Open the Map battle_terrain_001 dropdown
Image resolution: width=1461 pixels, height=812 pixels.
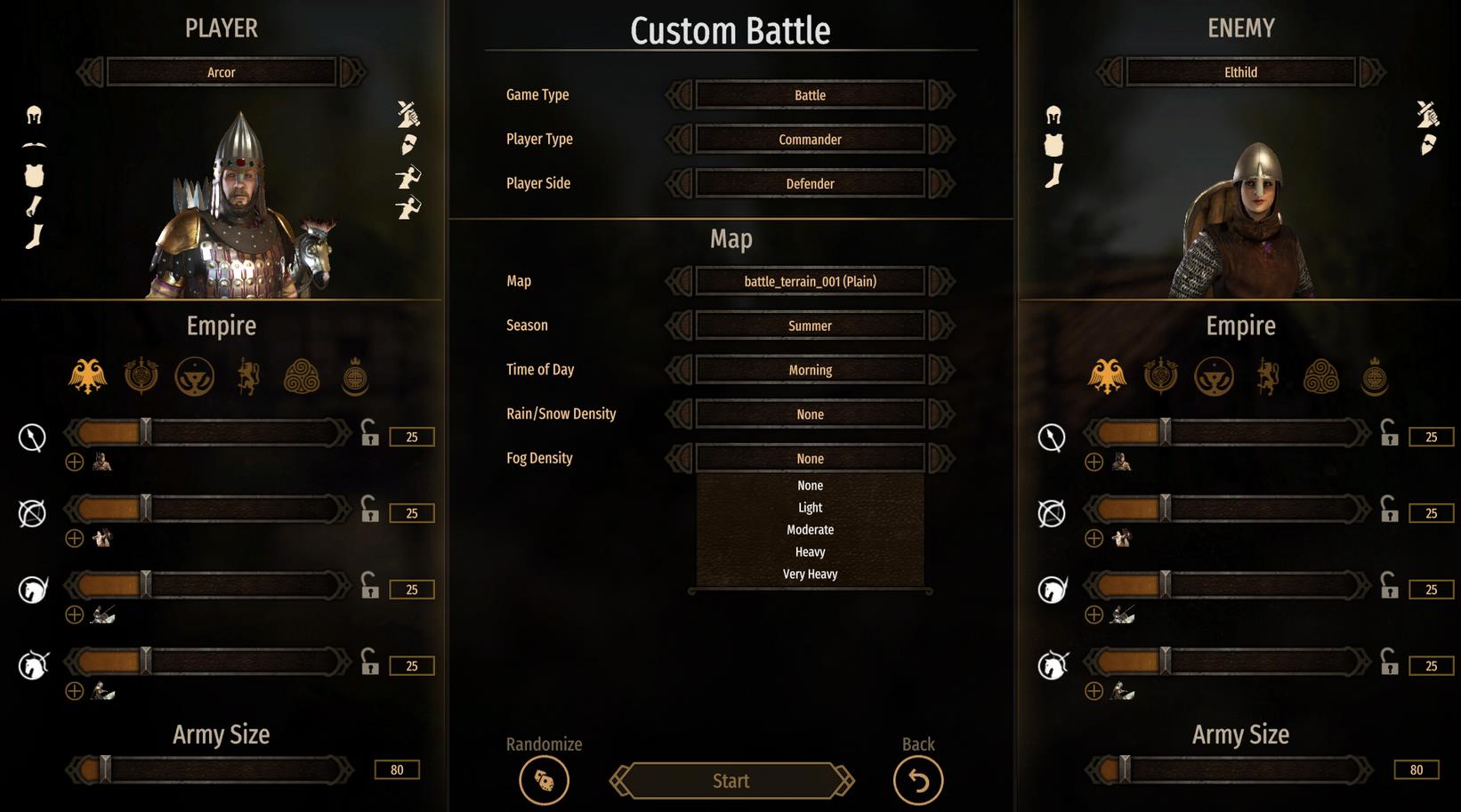pyautogui.click(x=810, y=282)
